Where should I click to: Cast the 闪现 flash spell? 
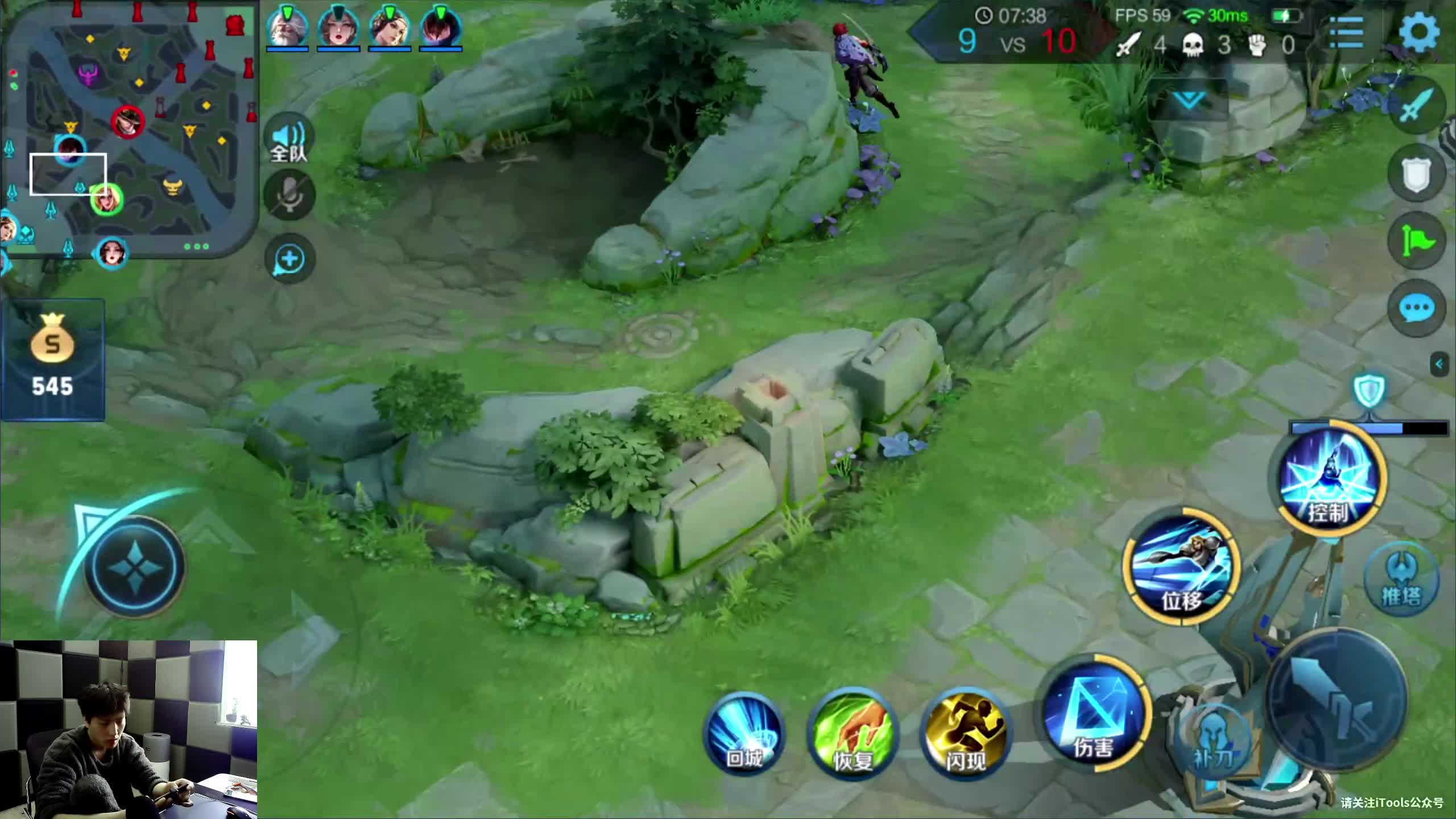click(x=965, y=734)
